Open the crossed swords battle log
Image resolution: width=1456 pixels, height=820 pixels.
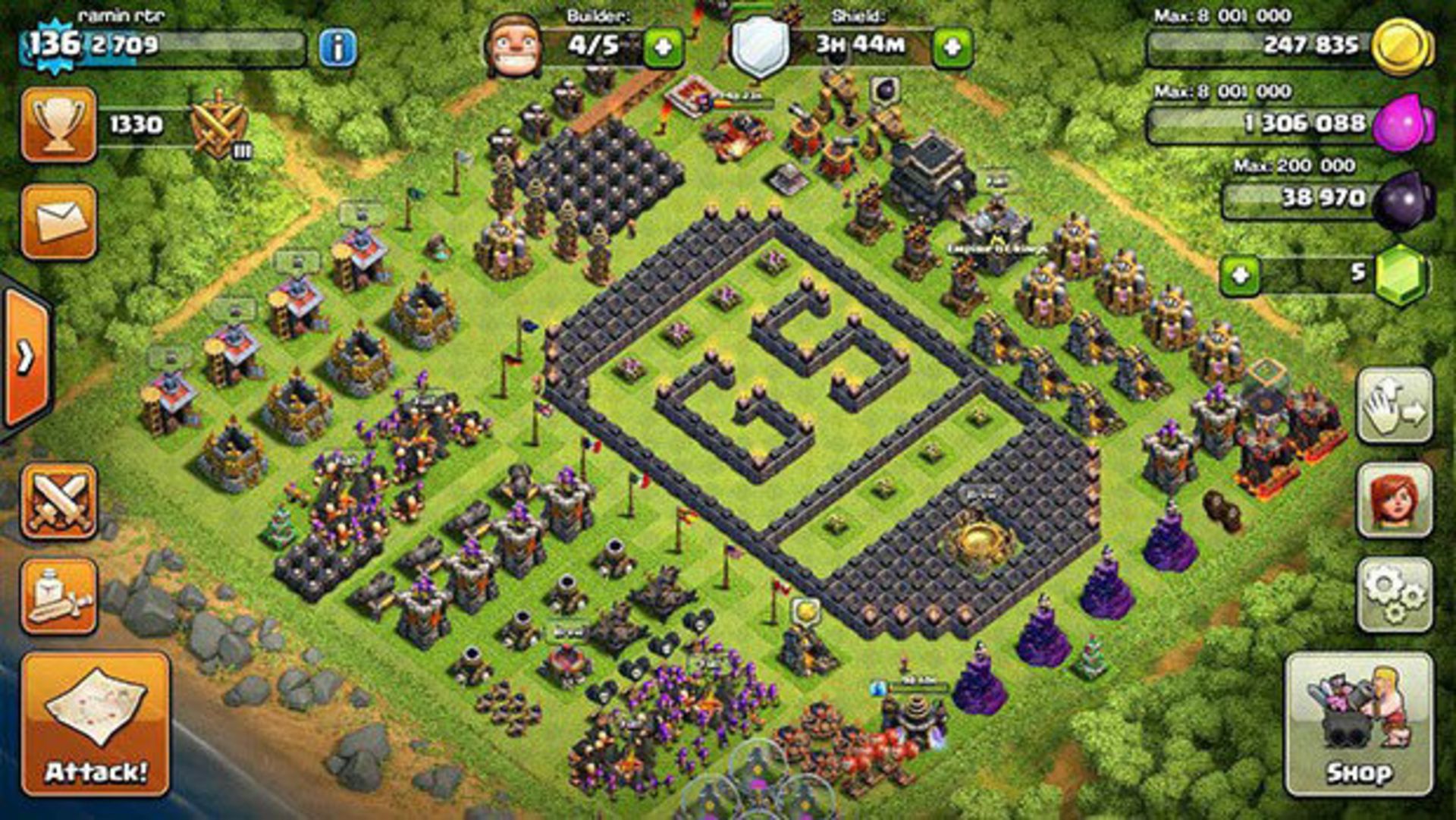(59, 501)
